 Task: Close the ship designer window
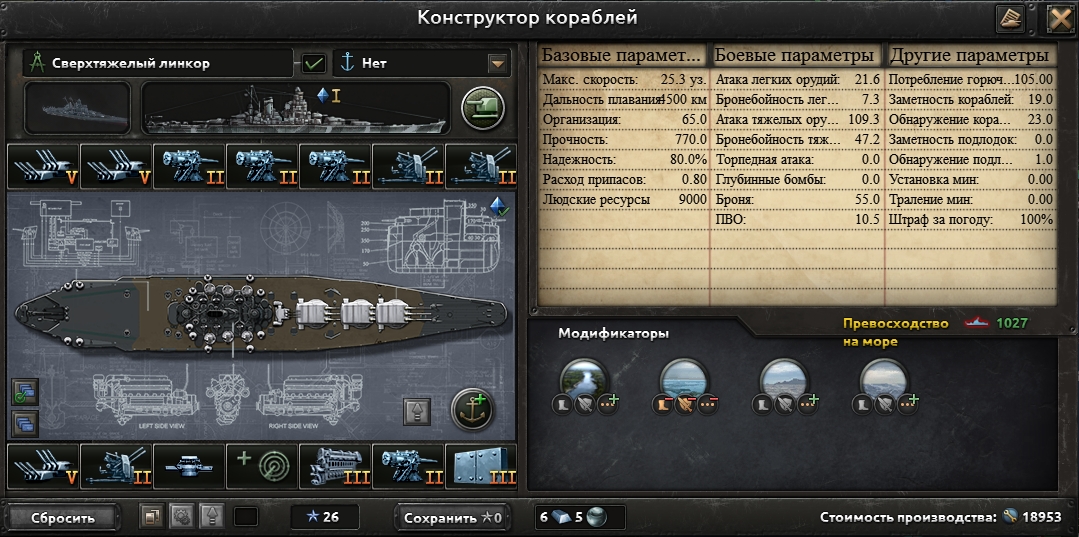click(1060, 18)
